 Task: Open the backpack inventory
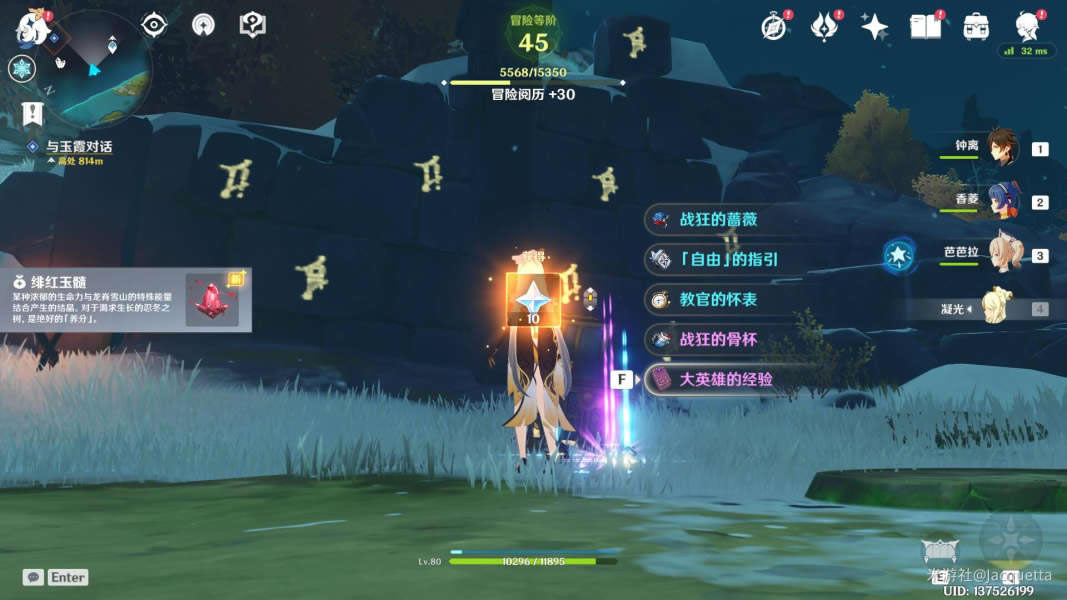tap(976, 27)
